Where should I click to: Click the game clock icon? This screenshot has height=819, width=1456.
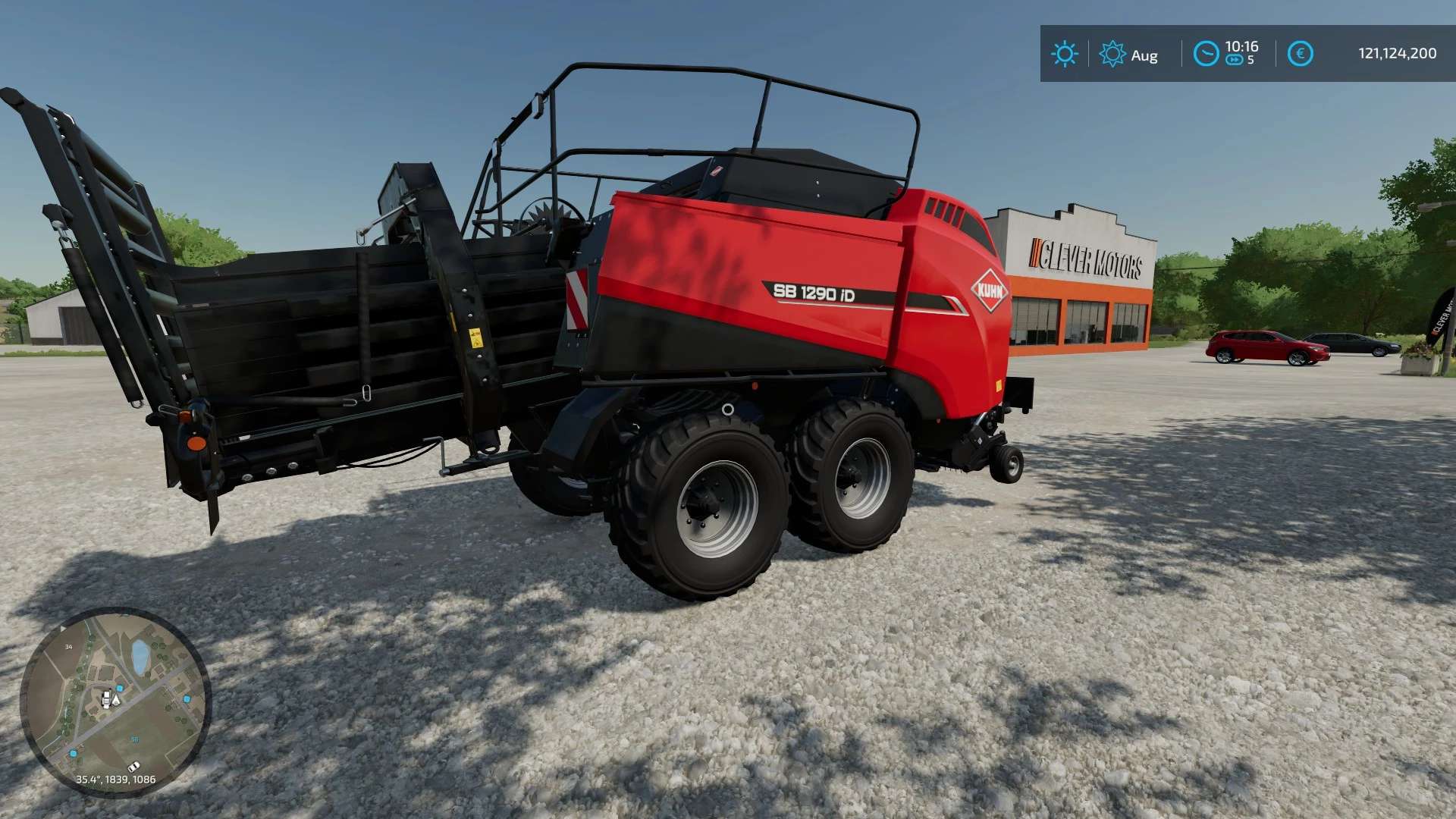(x=1206, y=54)
